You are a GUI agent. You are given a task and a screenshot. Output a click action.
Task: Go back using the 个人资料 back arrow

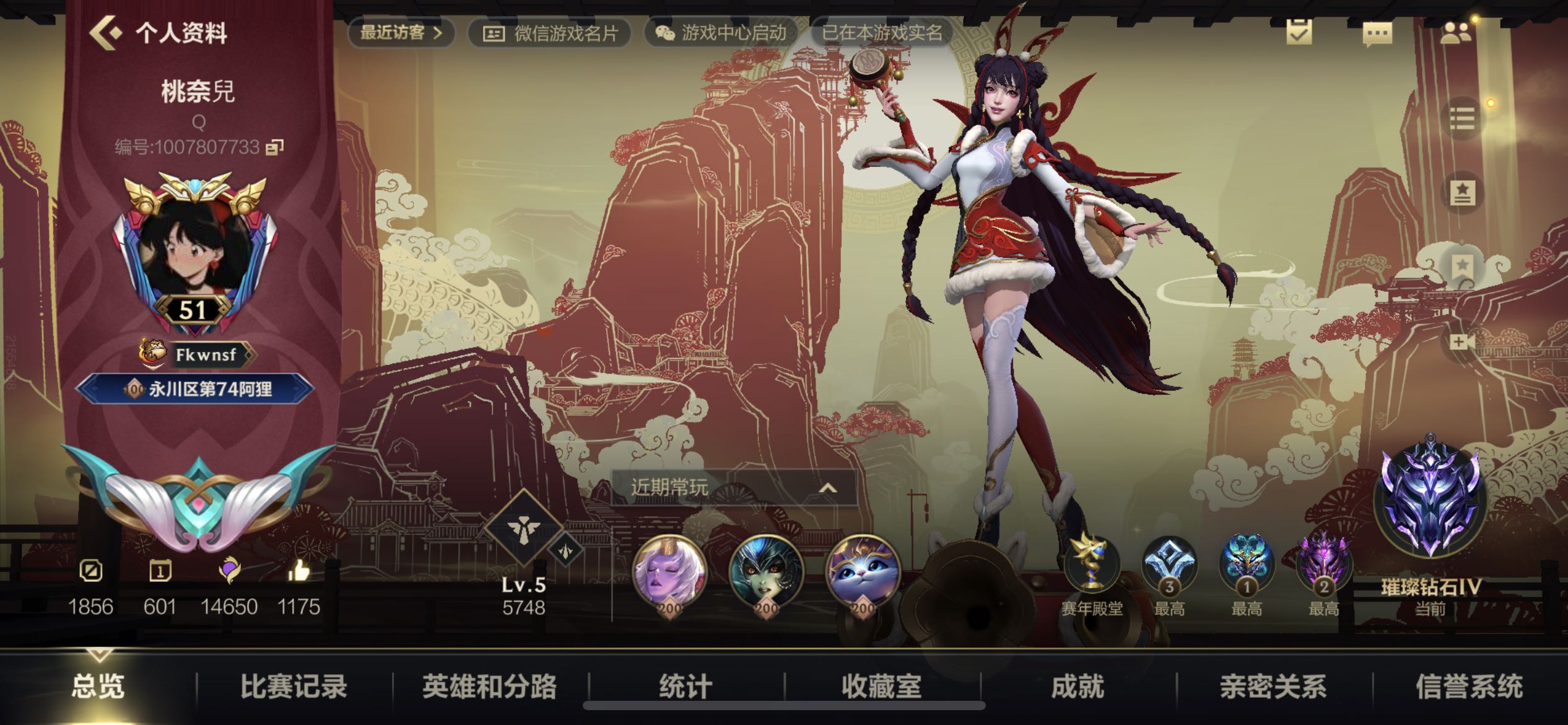click(107, 32)
